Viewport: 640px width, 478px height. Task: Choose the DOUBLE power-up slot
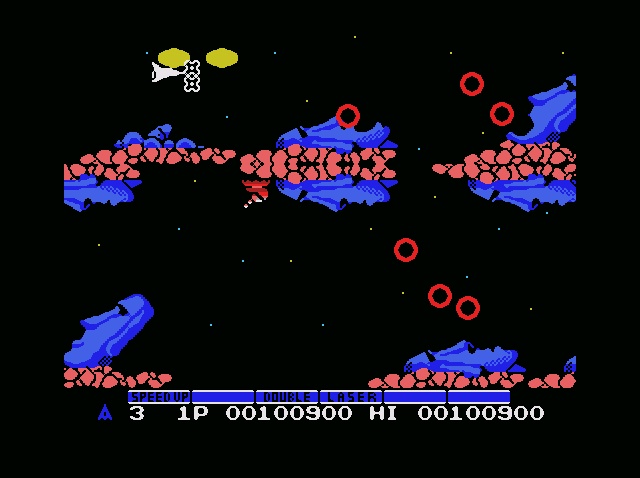pos(287,397)
